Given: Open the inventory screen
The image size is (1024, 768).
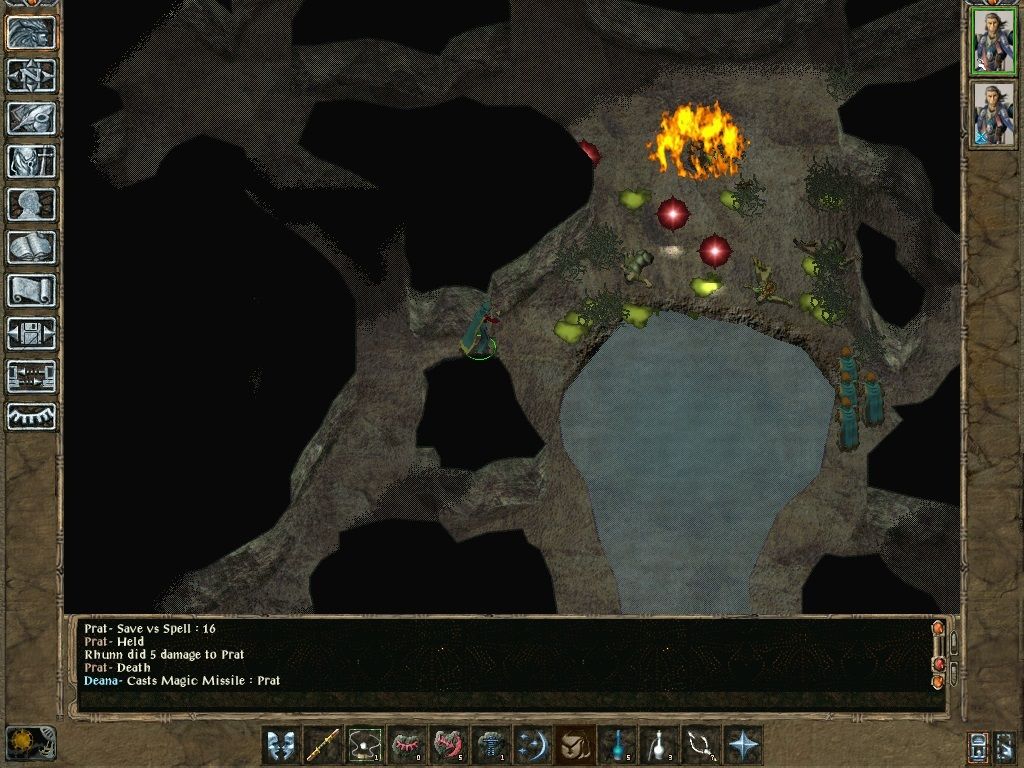Looking at the screenshot, I should 32,161.
